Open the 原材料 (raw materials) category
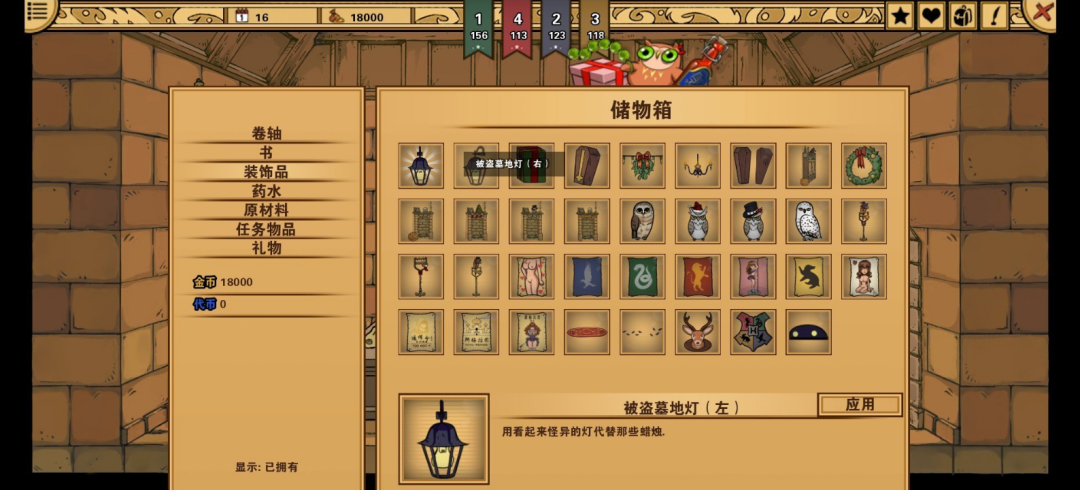 click(x=266, y=210)
